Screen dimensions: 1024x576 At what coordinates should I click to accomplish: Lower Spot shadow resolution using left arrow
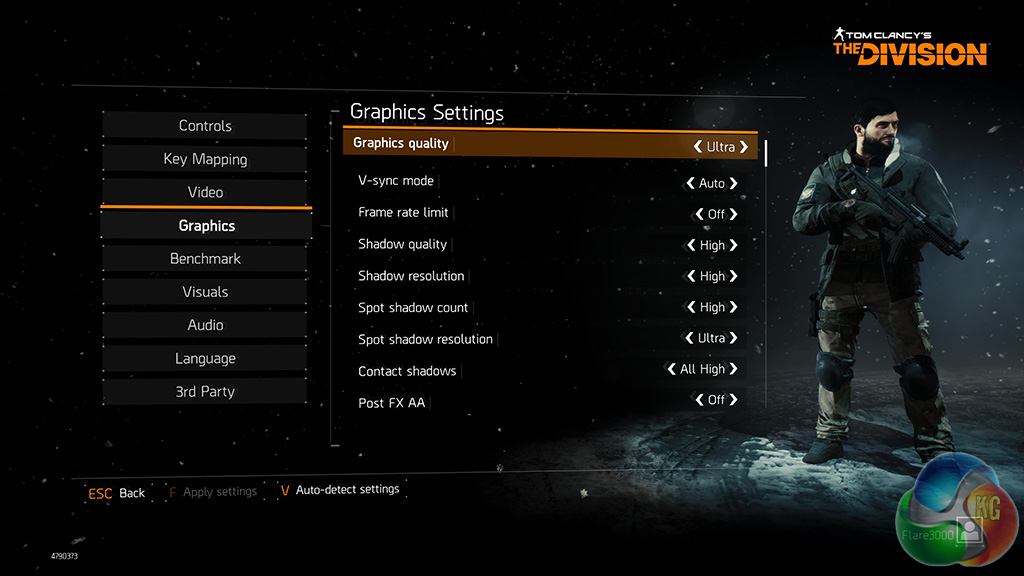(x=689, y=338)
